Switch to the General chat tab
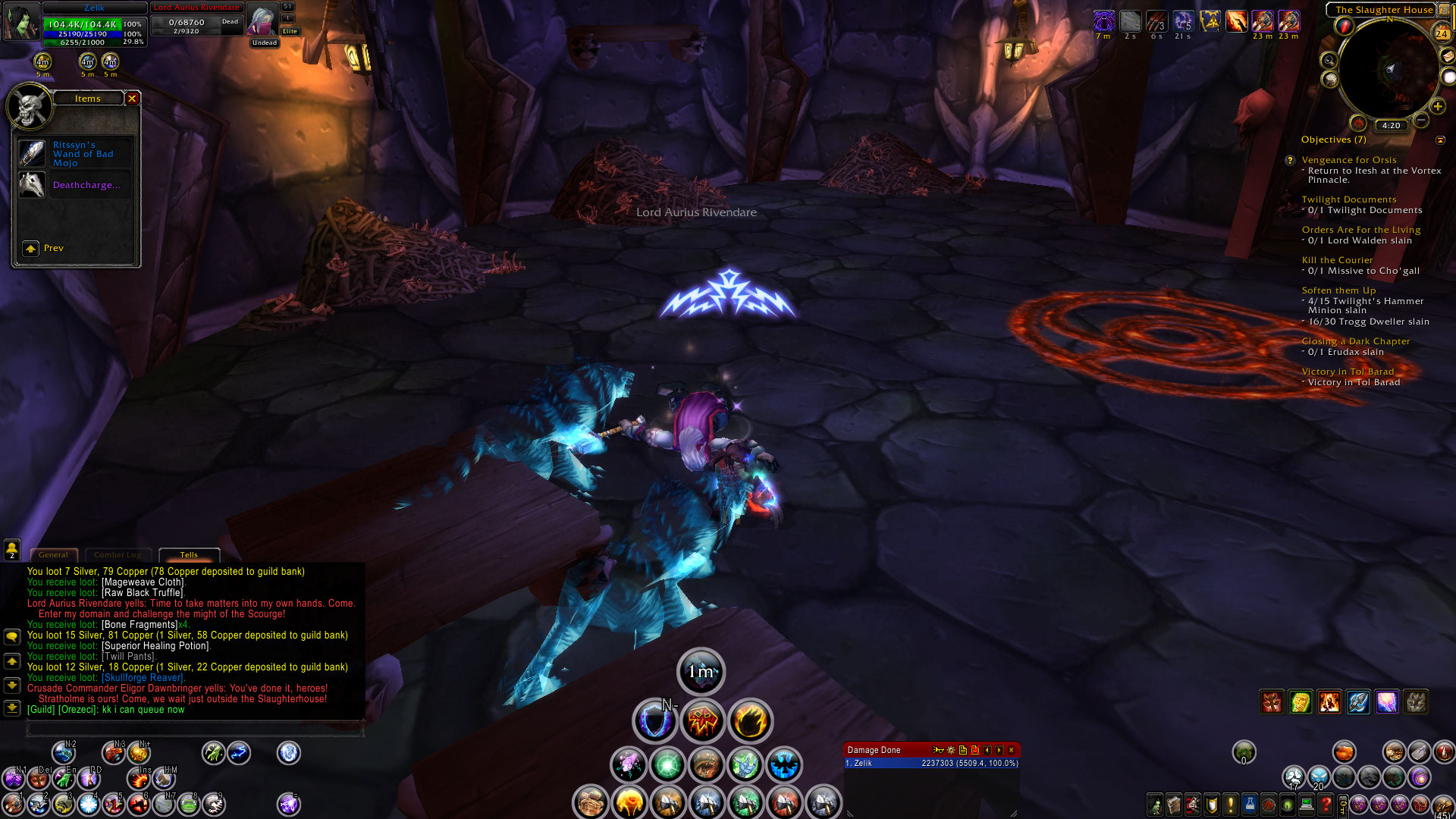1456x819 pixels. (53, 555)
